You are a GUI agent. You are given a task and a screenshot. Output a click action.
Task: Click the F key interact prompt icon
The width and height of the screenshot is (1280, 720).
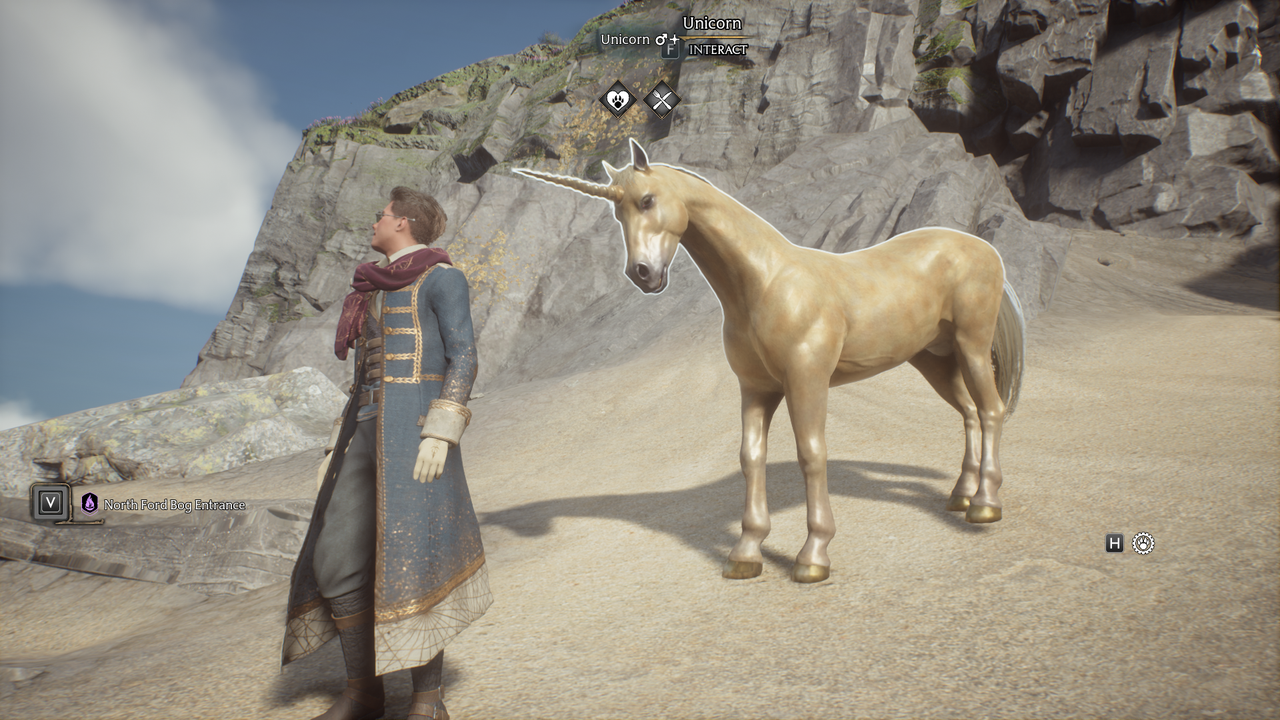click(x=670, y=49)
